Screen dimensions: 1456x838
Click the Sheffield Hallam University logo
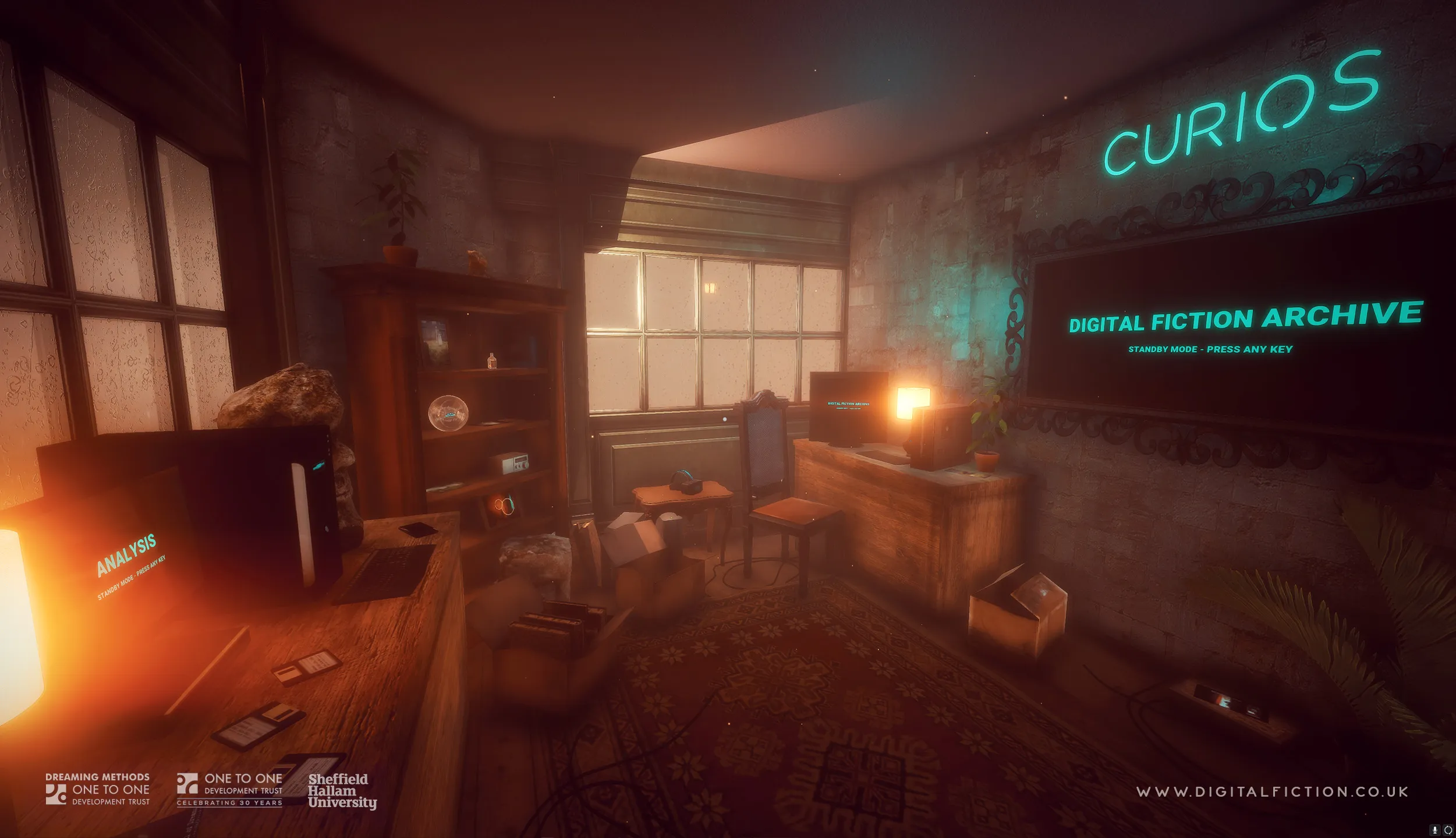click(342, 791)
